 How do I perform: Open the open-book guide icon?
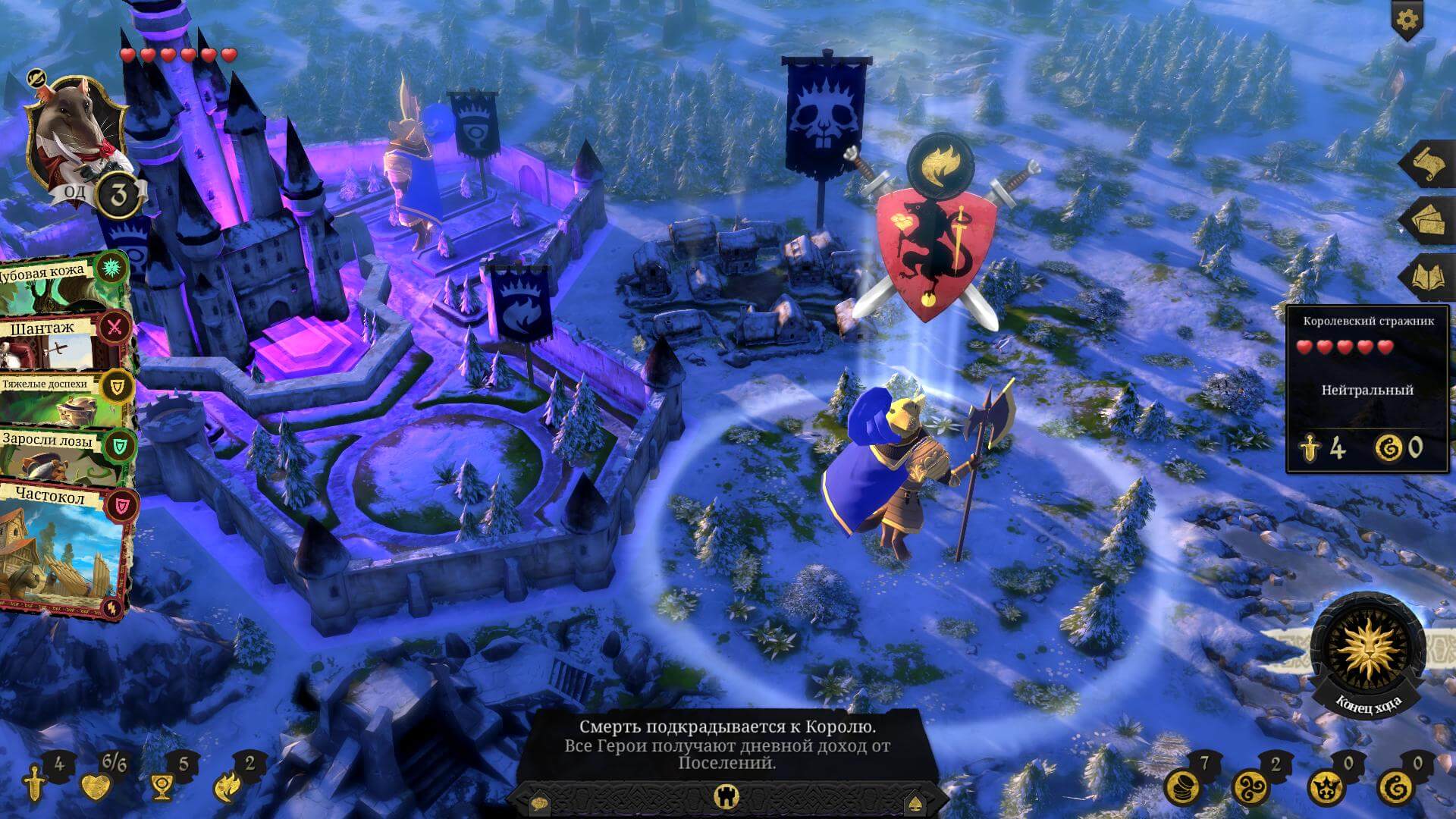click(1430, 276)
